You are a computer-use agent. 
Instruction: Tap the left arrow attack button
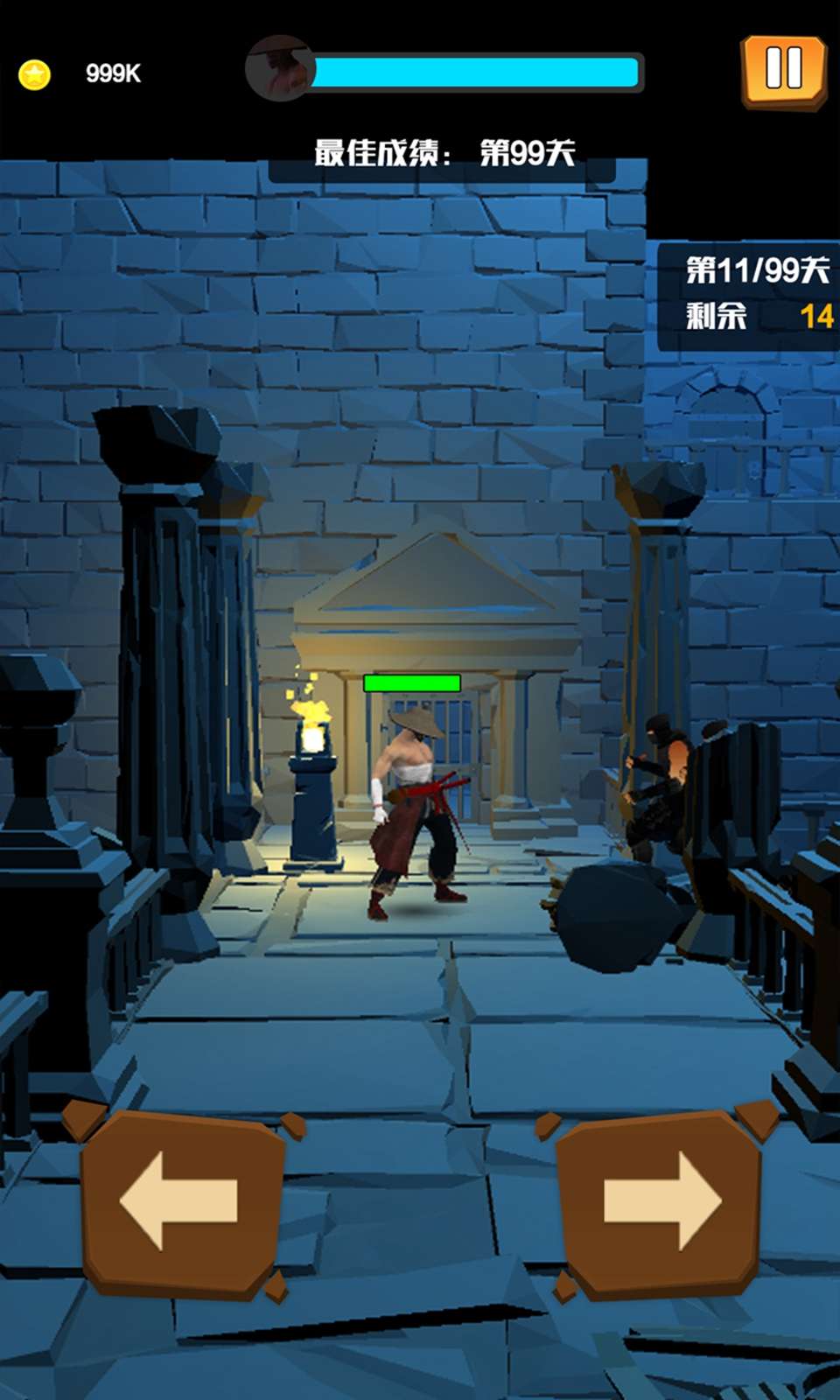(x=182, y=1201)
